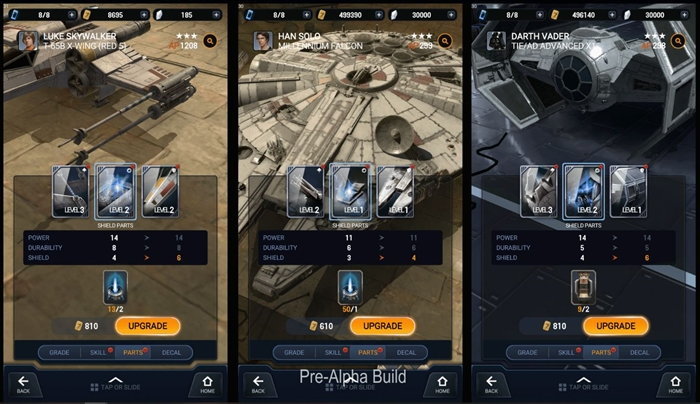700x404 pixels.
Task: Upgrade Luke Skywalker's X-Wing shield parts
Action: coord(147,326)
